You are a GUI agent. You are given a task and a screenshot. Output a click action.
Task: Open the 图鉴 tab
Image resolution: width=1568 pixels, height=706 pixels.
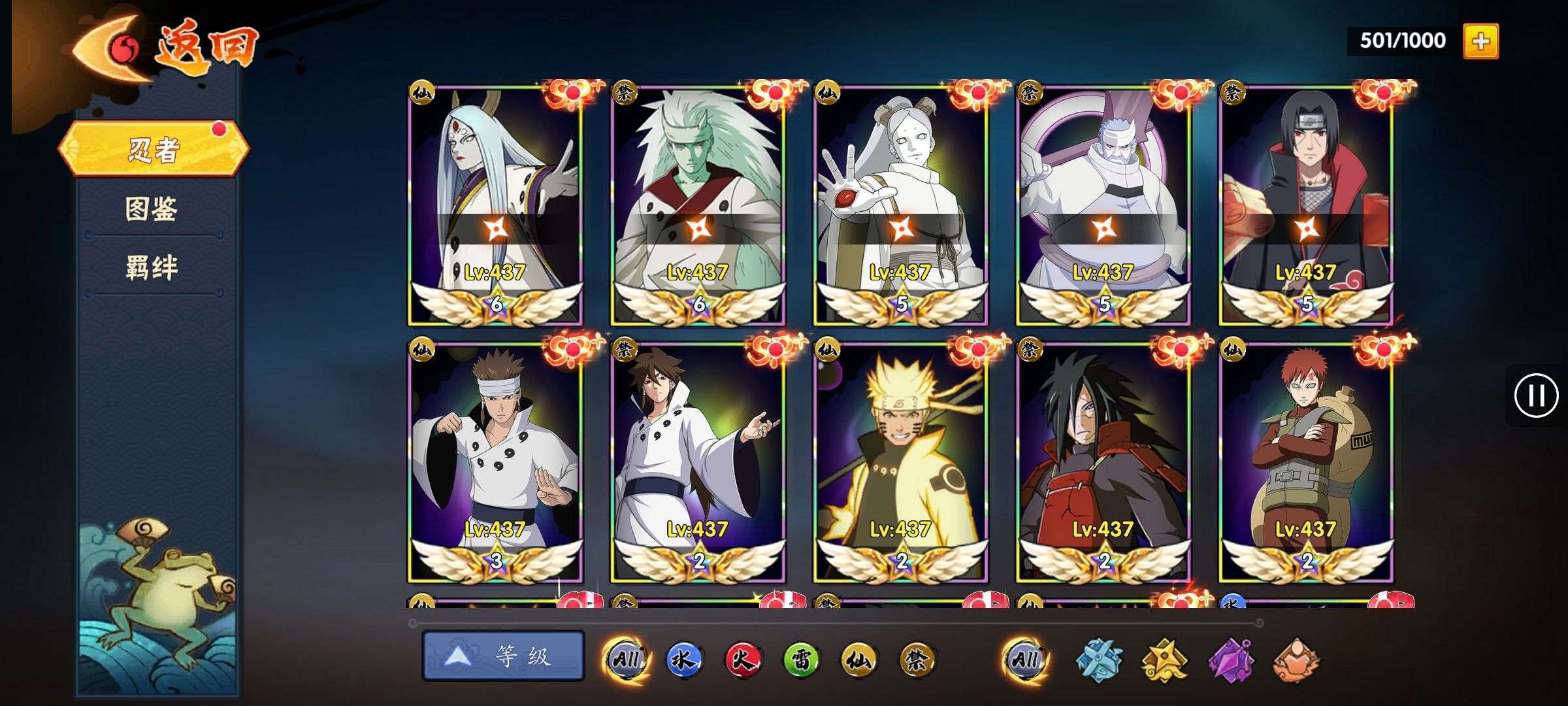tap(152, 209)
